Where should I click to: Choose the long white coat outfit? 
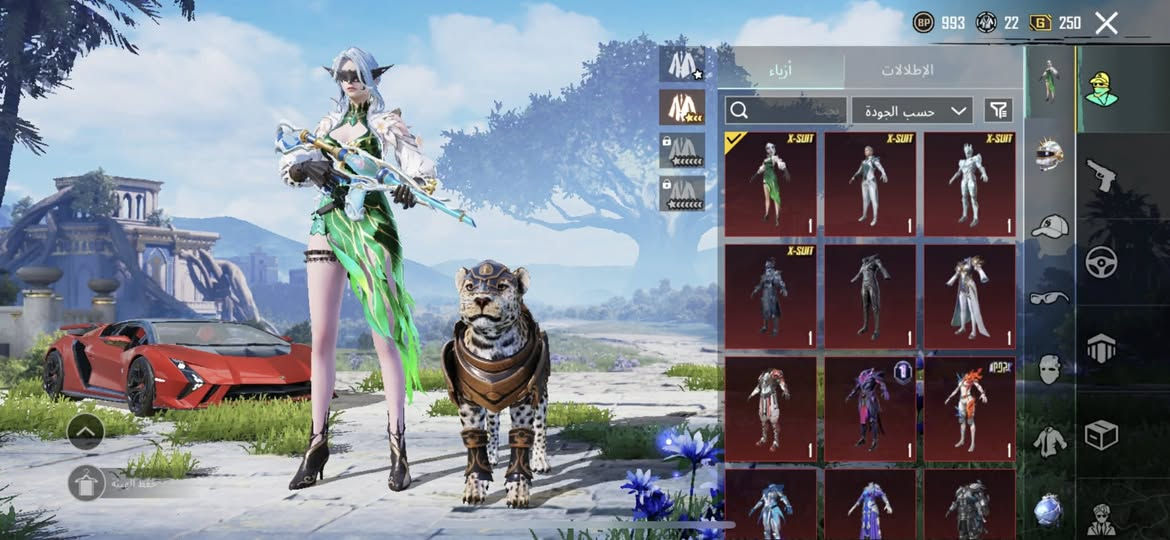[969, 297]
